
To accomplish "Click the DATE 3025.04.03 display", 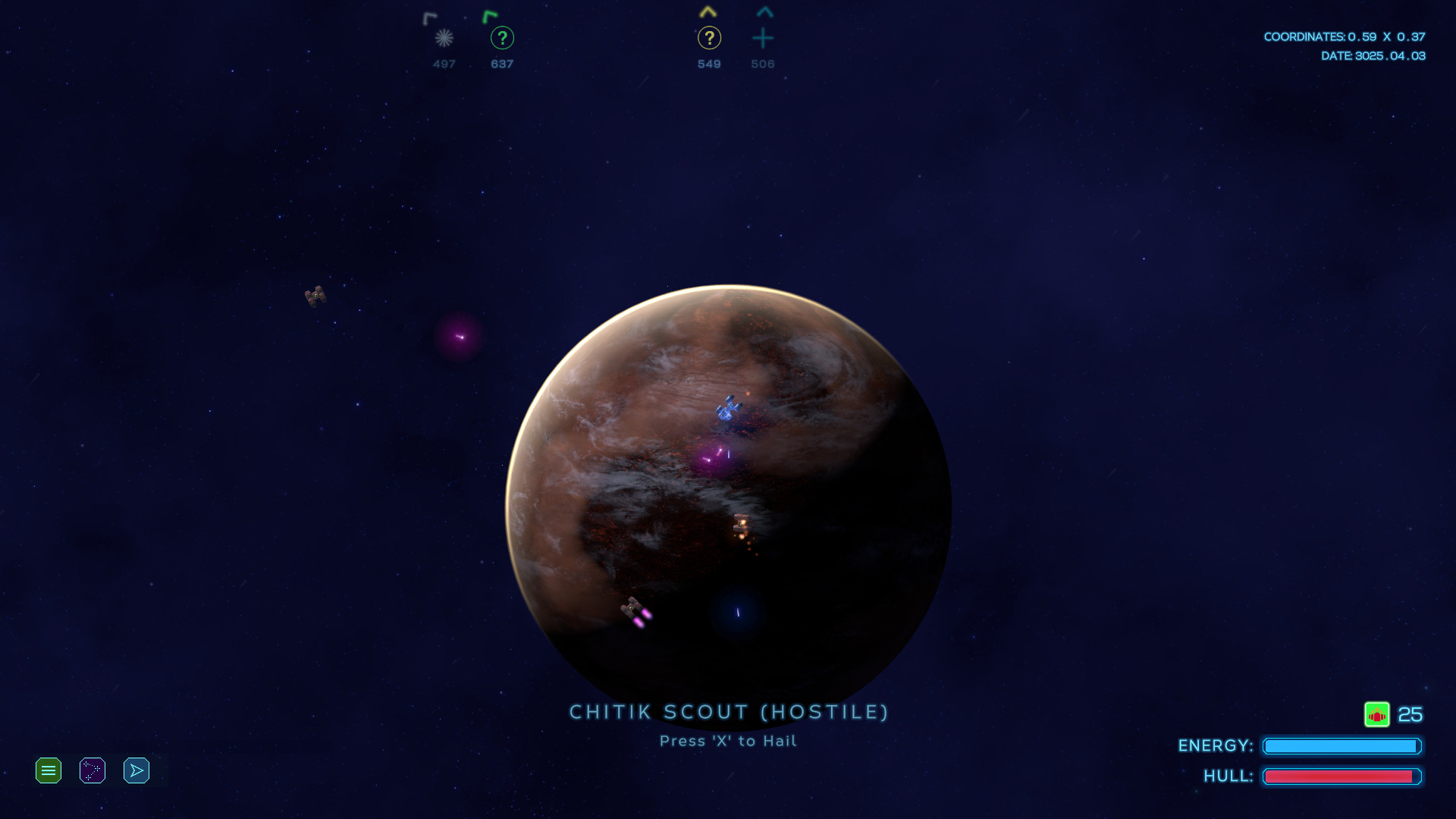I will click(x=1373, y=55).
